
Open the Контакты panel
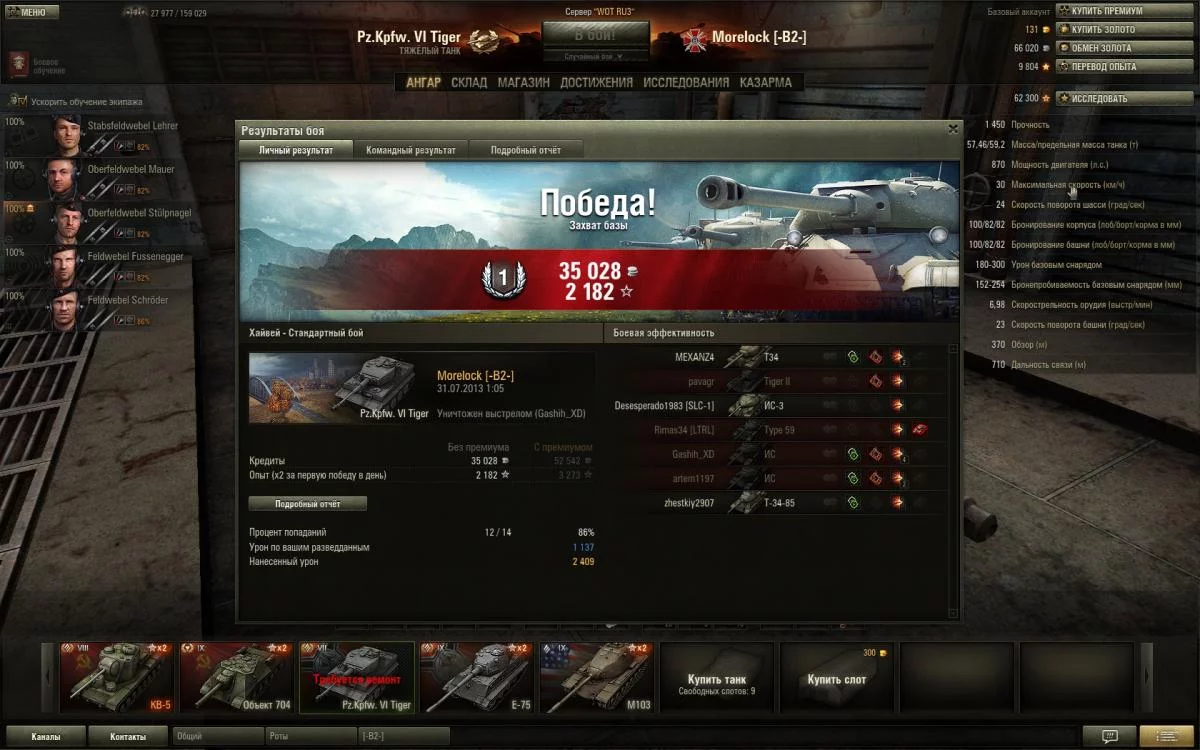click(127, 737)
